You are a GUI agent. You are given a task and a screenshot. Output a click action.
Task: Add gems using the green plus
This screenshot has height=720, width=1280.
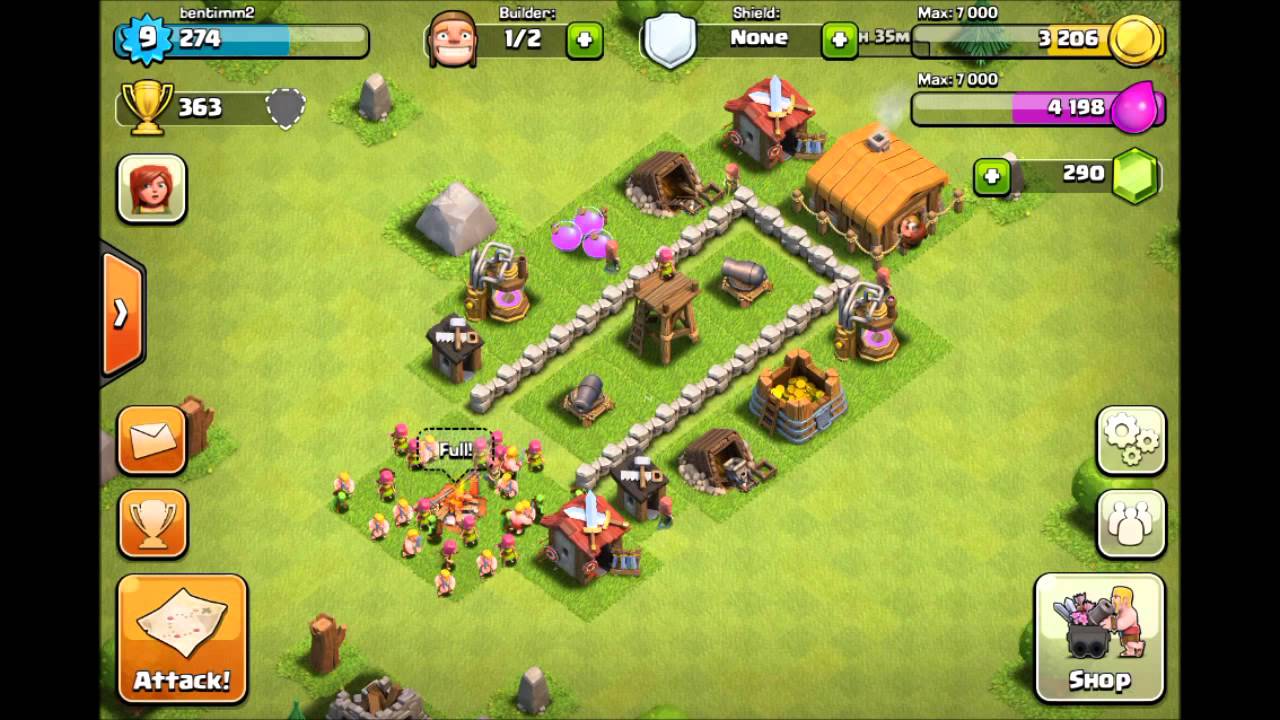coord(991,177)
